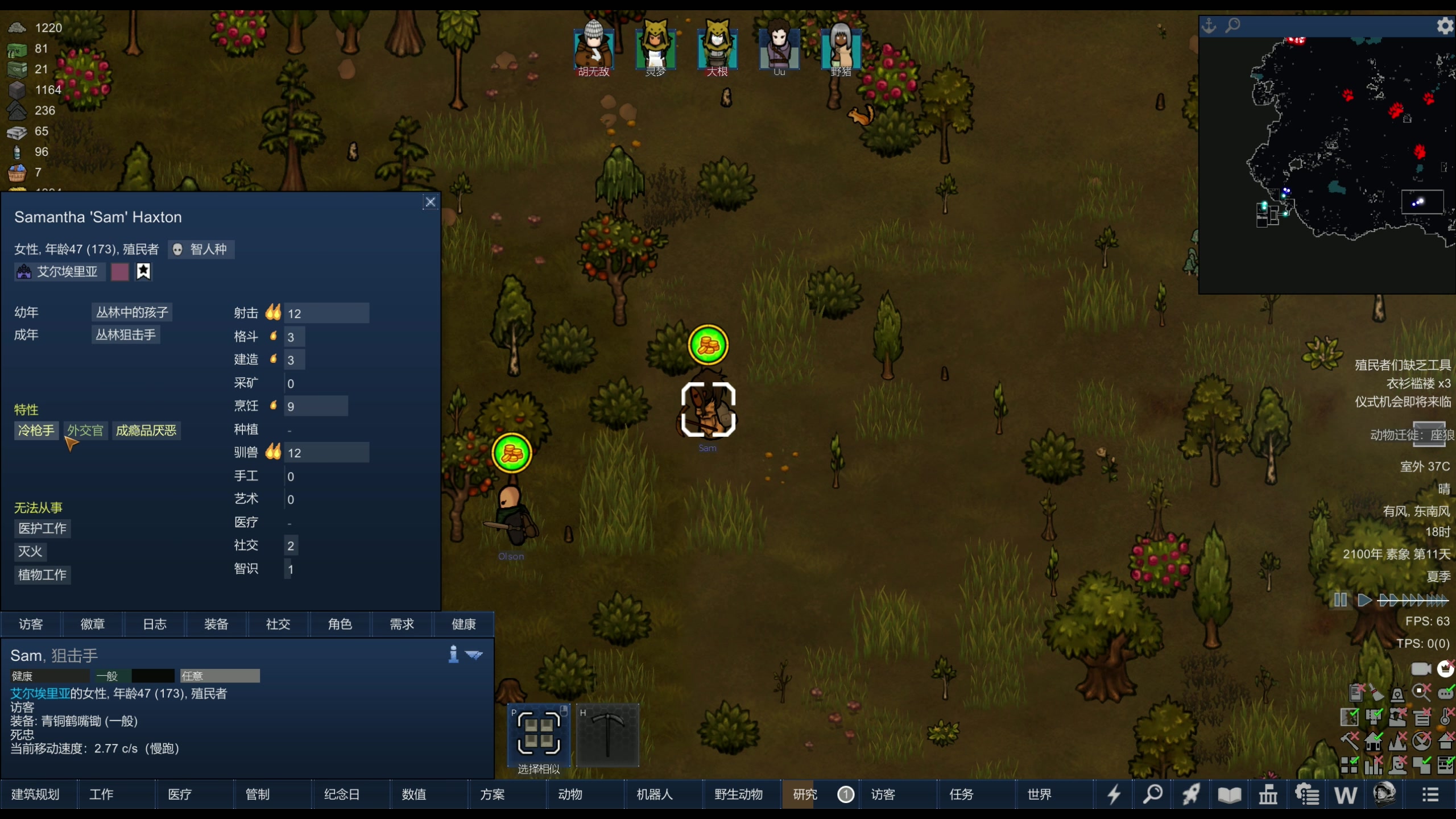Viewport: 1456px width, 819px height.
Task: Close the Samantha Haxton character panel
Action: coord(431,202)
